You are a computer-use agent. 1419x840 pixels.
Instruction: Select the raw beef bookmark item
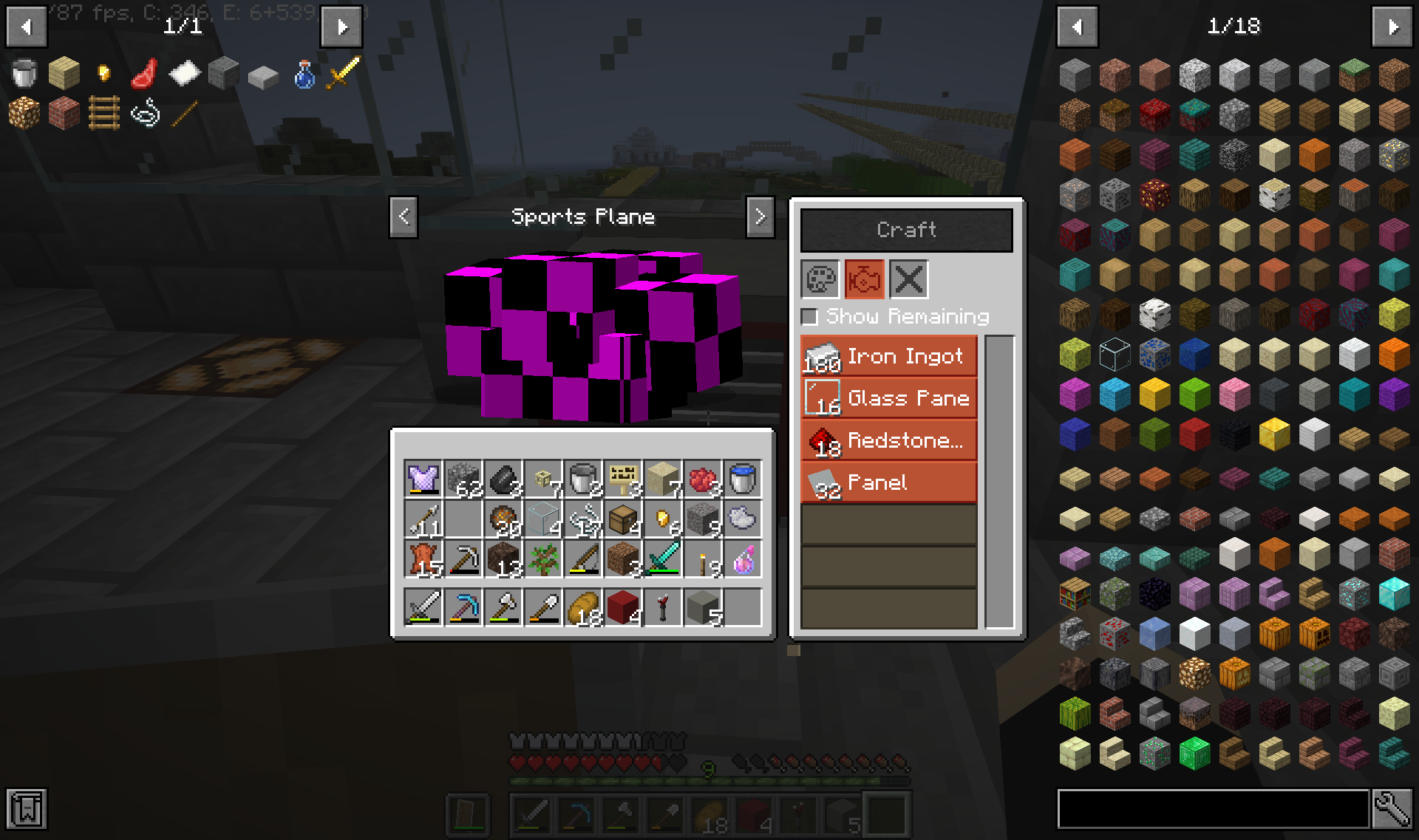(x=144, y=75)
